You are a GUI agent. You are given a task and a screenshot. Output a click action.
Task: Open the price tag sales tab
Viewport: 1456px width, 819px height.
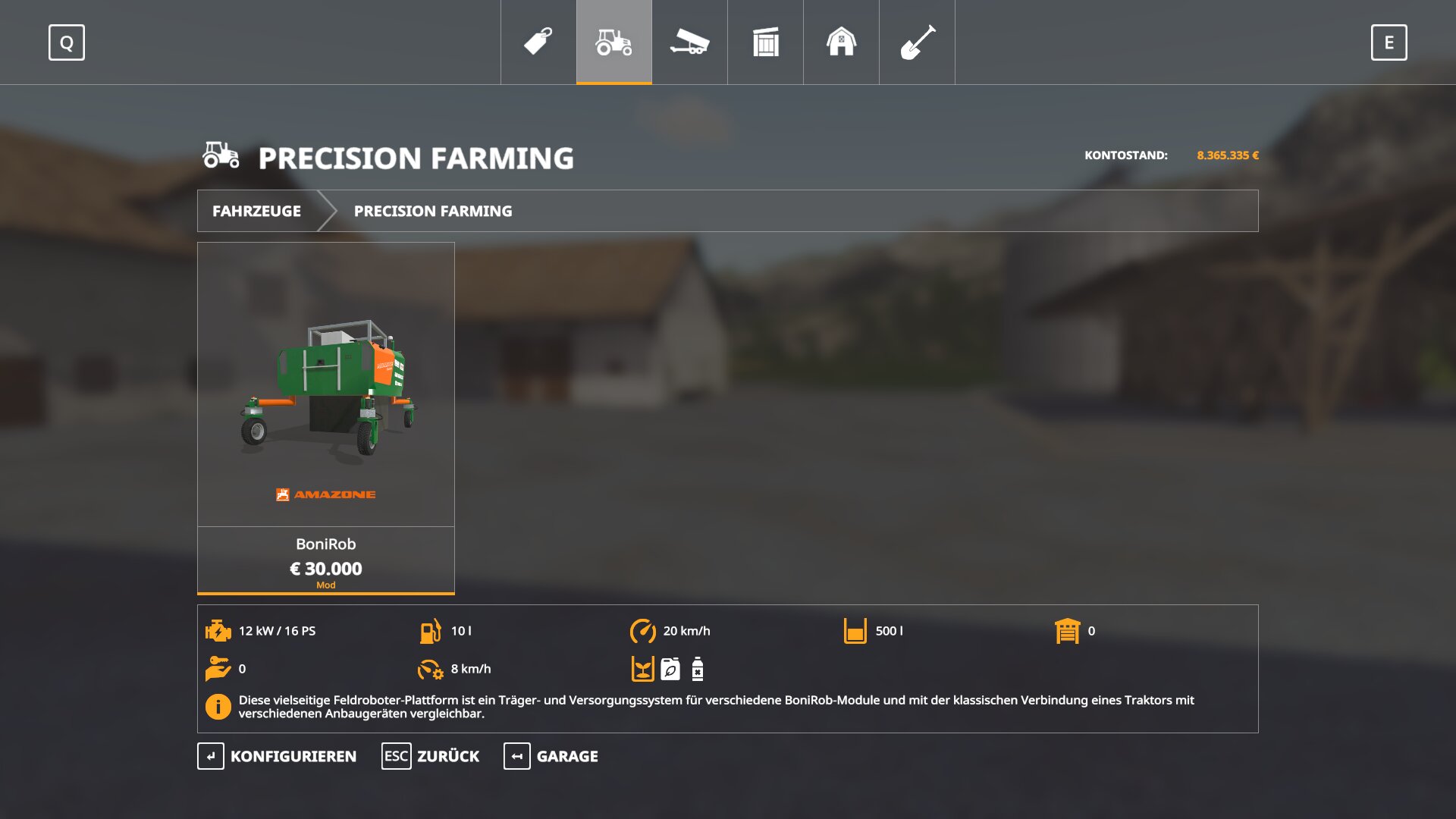538,42
